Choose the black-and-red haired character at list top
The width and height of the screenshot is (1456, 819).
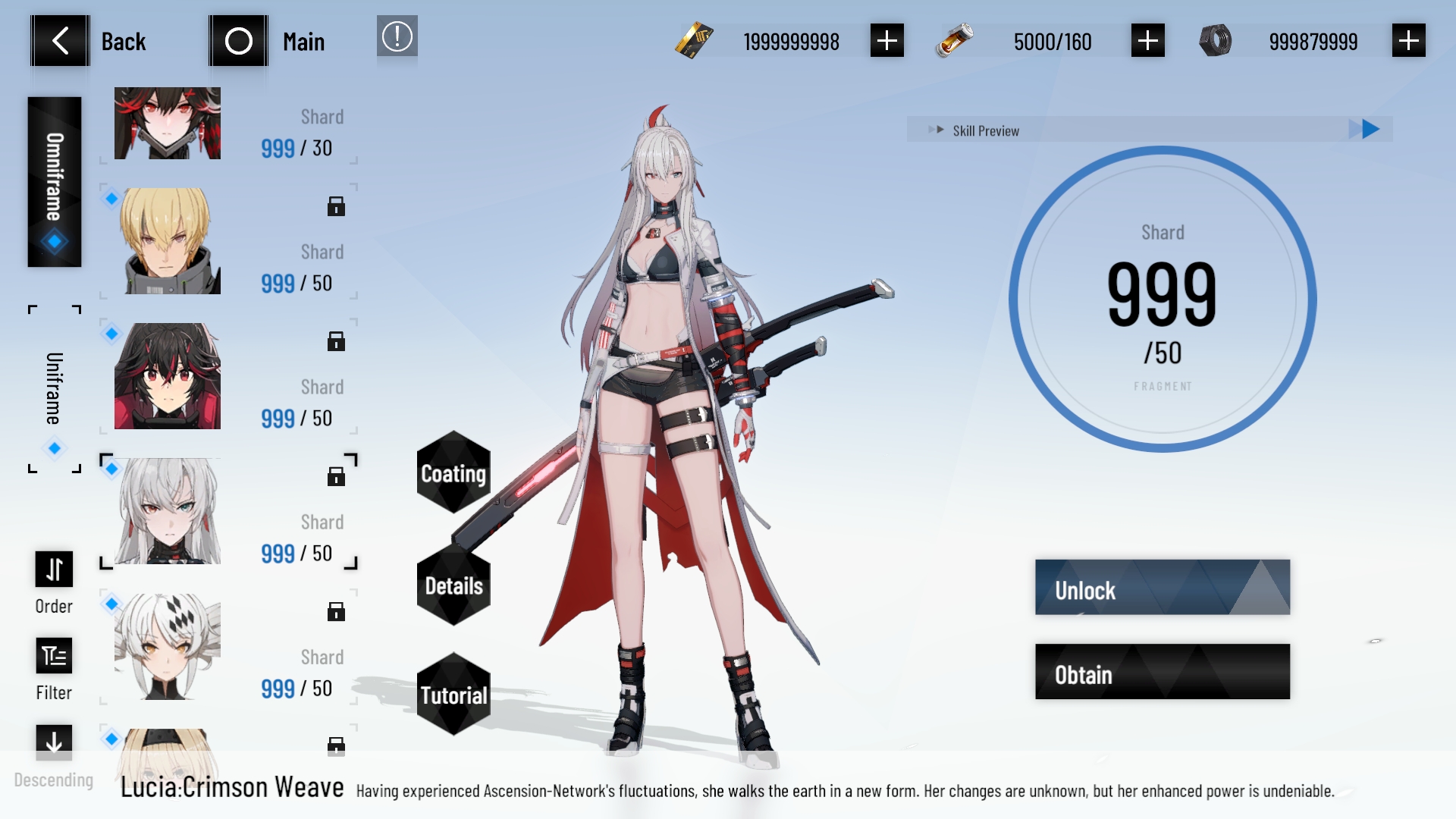pyautogui.click(x=168, y=123)
